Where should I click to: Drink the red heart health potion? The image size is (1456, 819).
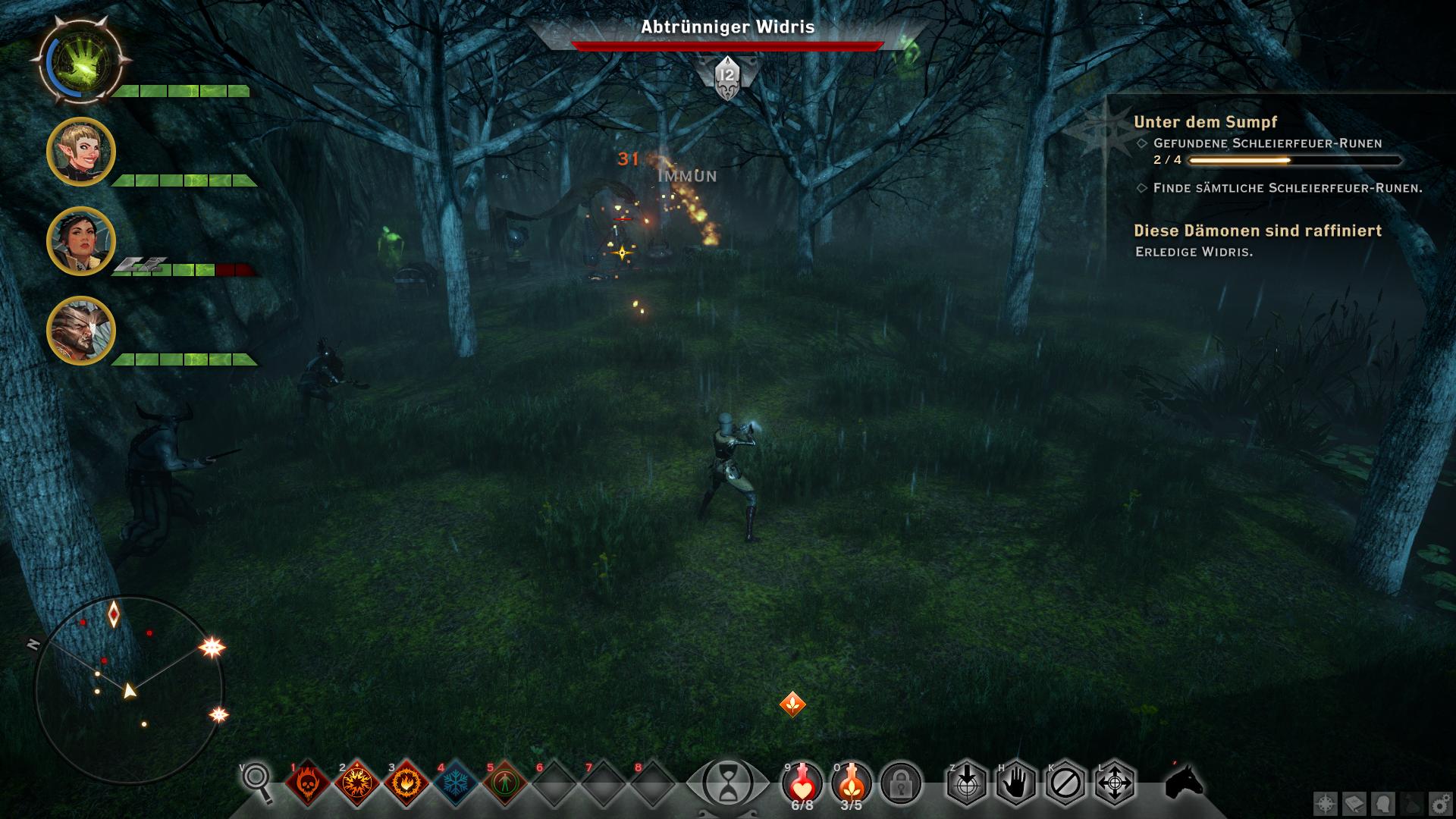[x=802, y=783]
